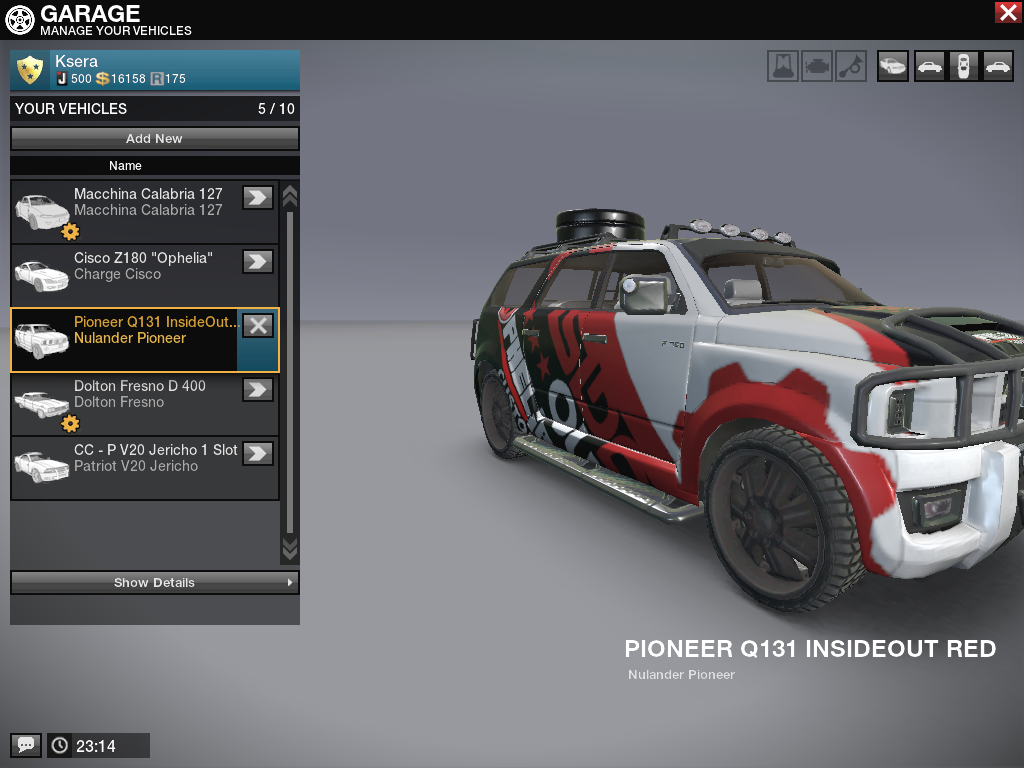Open the Show Details panel
This screenshot has width=1024, height=768.
tap(155, 582)
